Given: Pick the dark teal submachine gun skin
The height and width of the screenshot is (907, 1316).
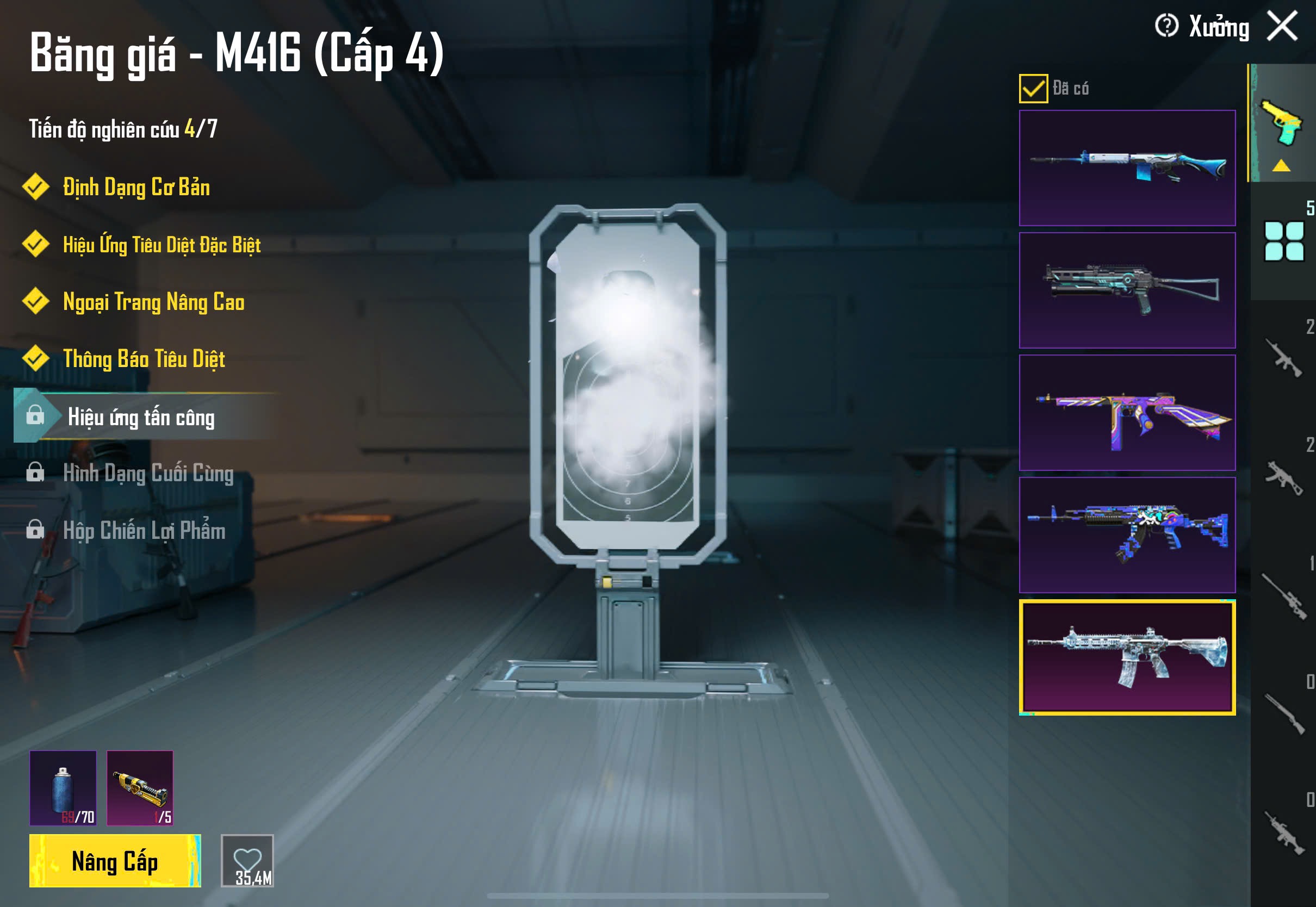Looking at the screenshot, I should click(x=1127, y=290).
